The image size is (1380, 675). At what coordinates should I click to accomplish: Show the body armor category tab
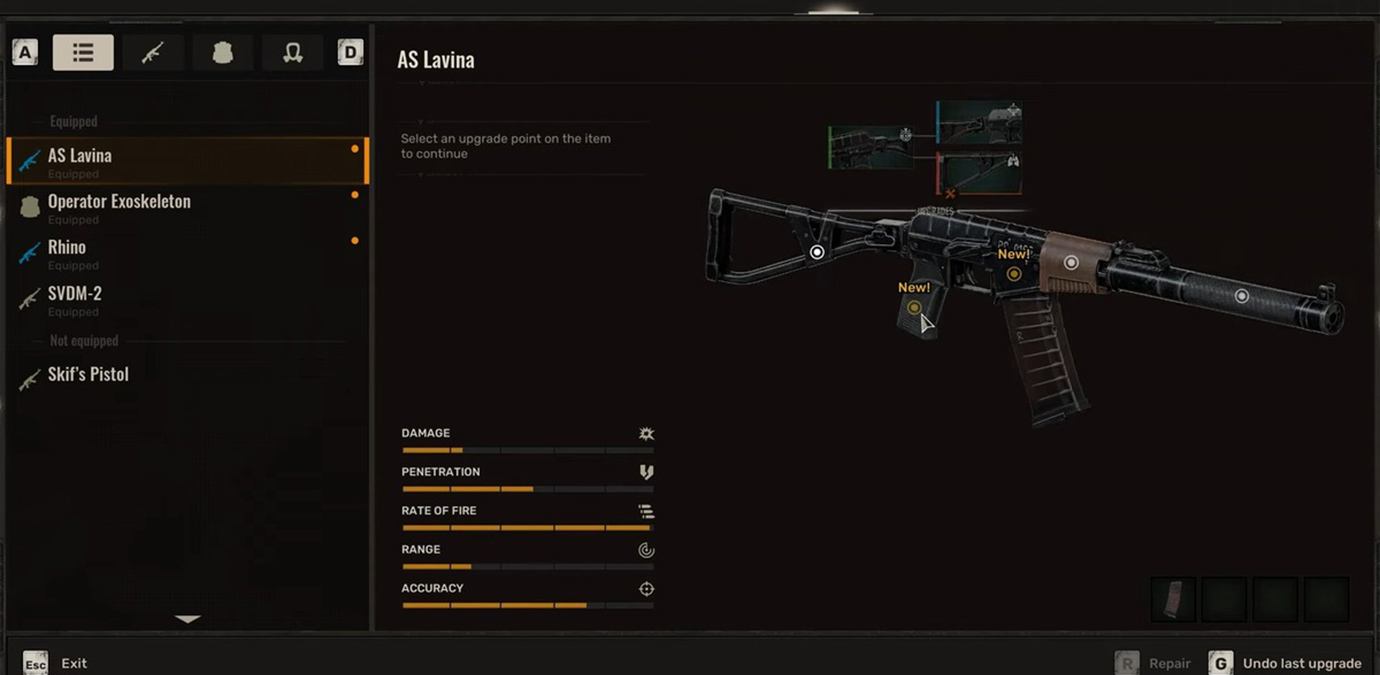[222, 53]
